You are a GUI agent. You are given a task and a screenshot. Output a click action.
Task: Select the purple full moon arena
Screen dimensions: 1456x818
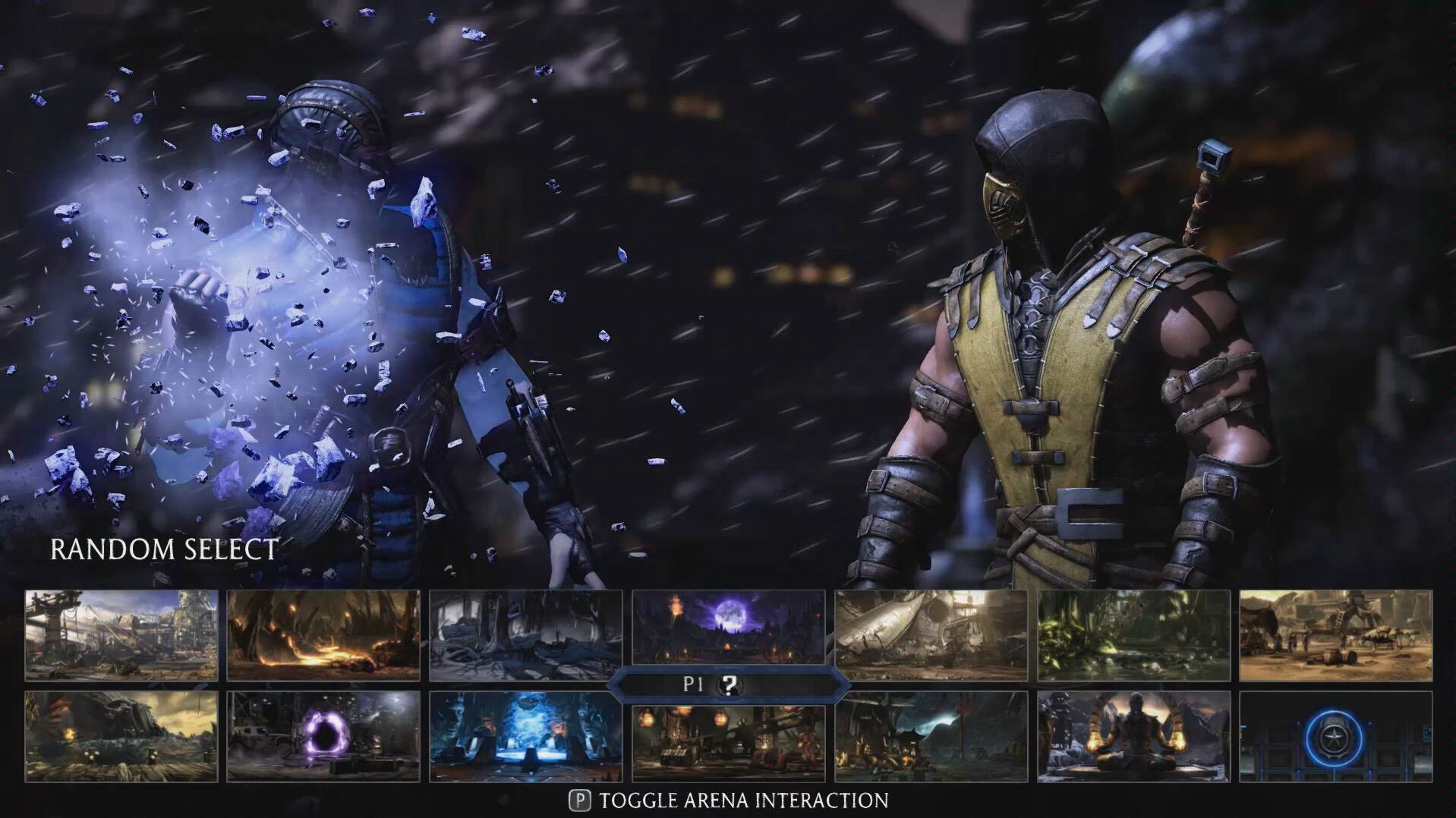[728, 631]
